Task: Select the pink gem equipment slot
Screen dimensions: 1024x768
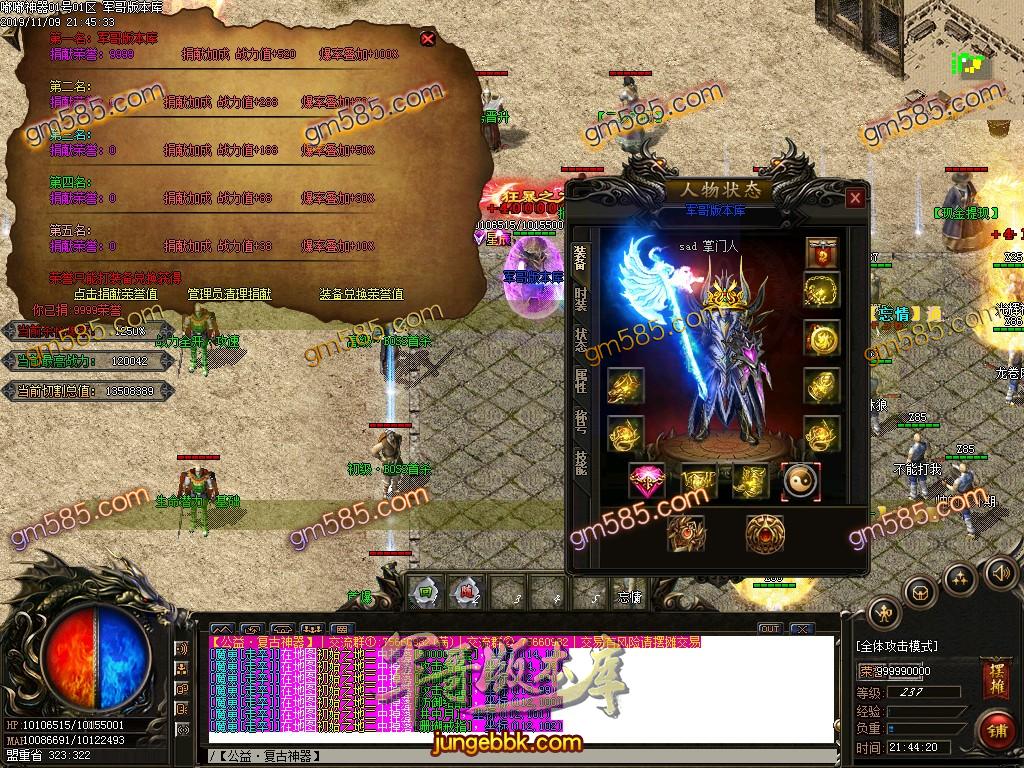Action: [646, 481]
